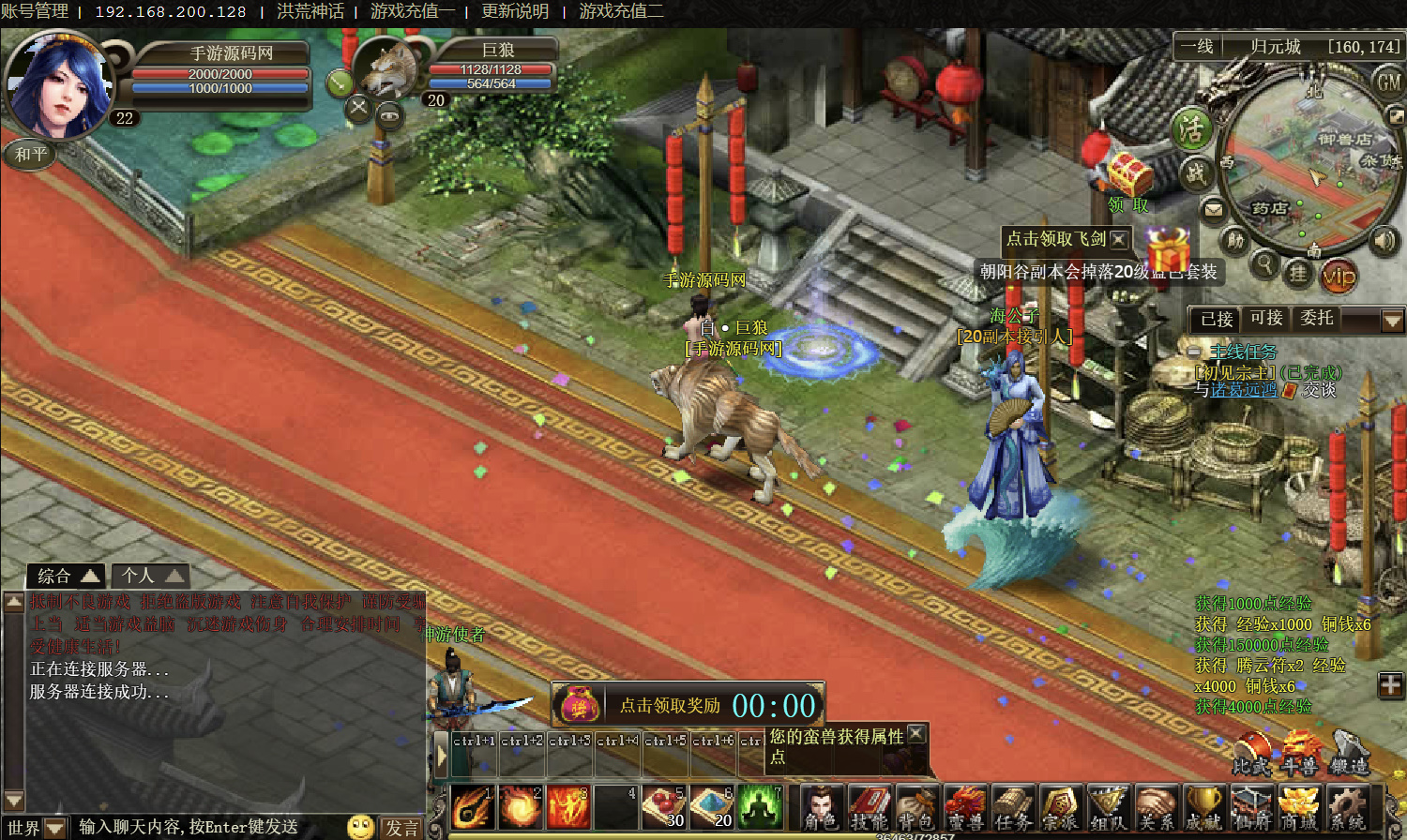Open the 背包 bag inventory
1407x840 pixels.
point(916,807)
